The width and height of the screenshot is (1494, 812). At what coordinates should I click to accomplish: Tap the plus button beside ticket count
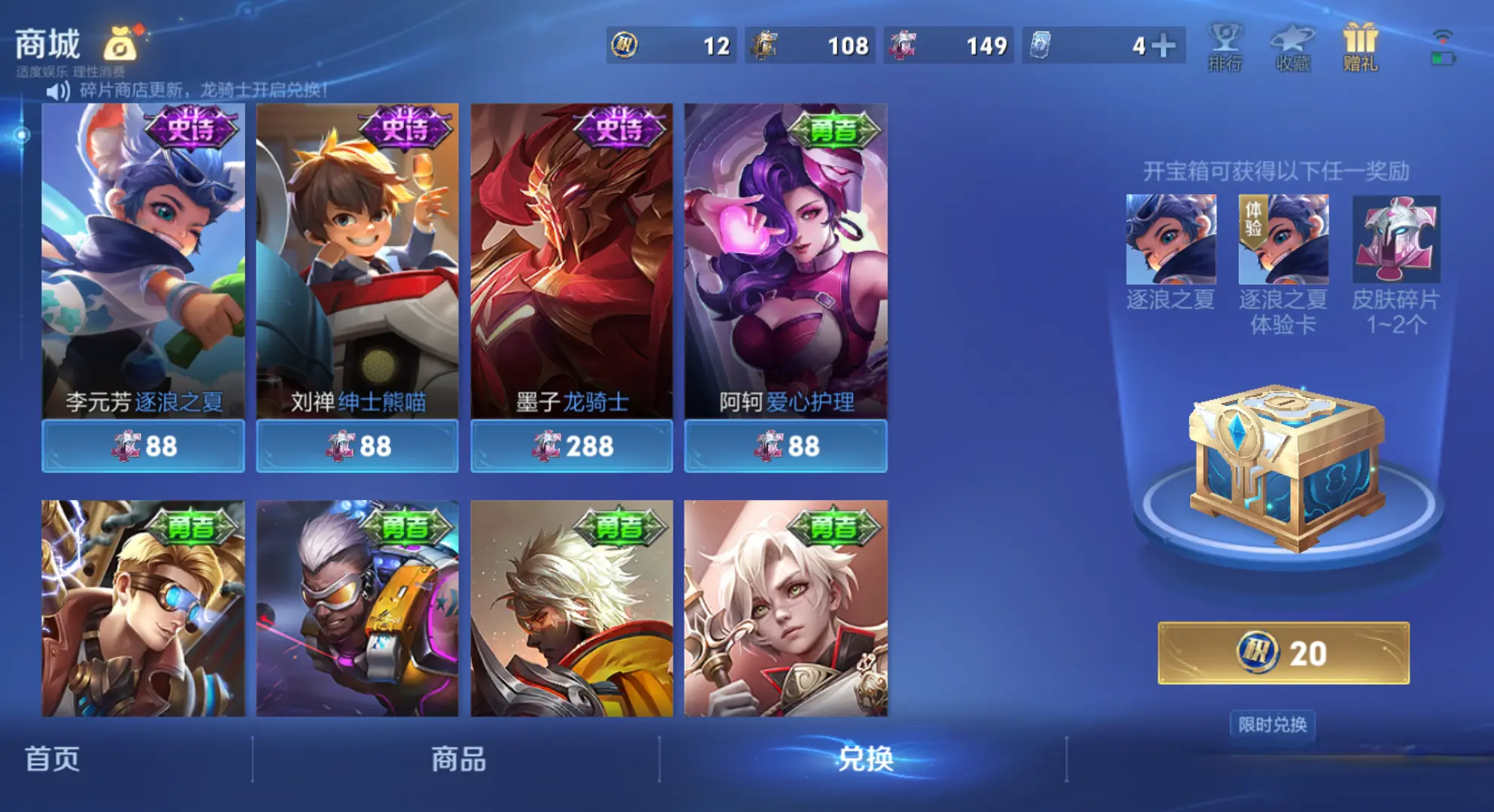pyautogui.click(x=1163, y=46)
